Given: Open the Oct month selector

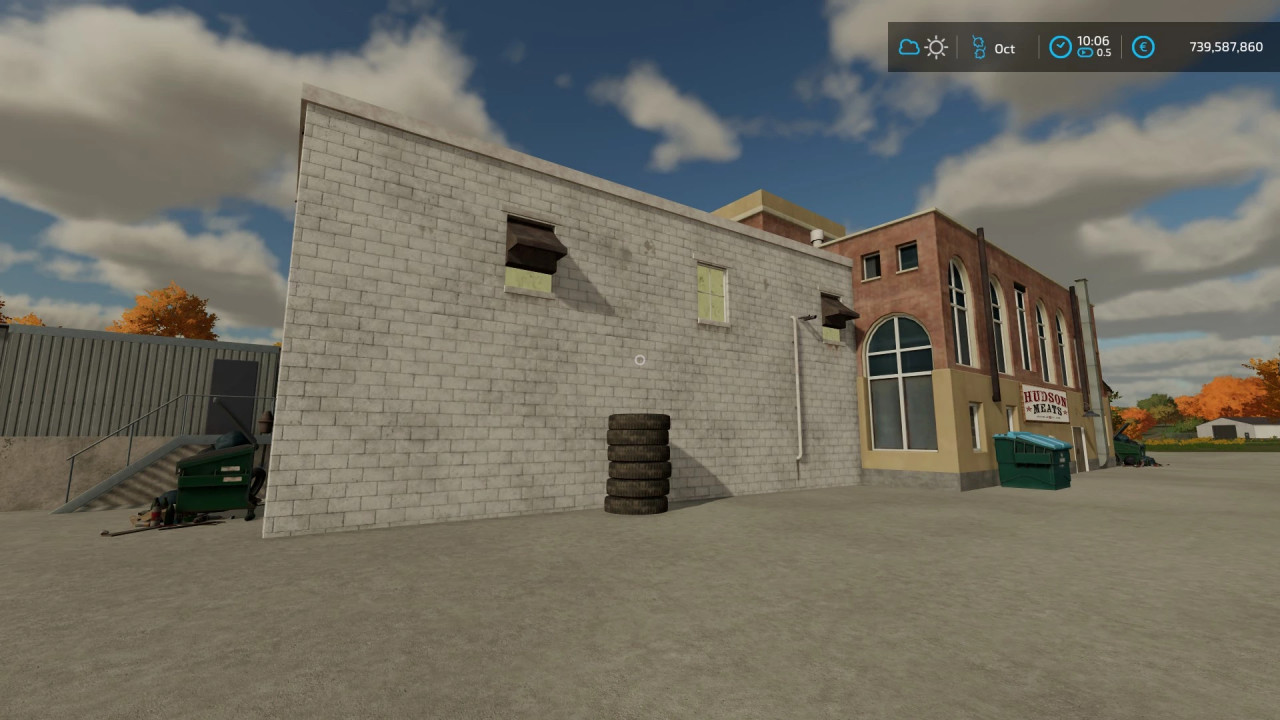Looking at the screenshot, I should tap(1004, 48).
